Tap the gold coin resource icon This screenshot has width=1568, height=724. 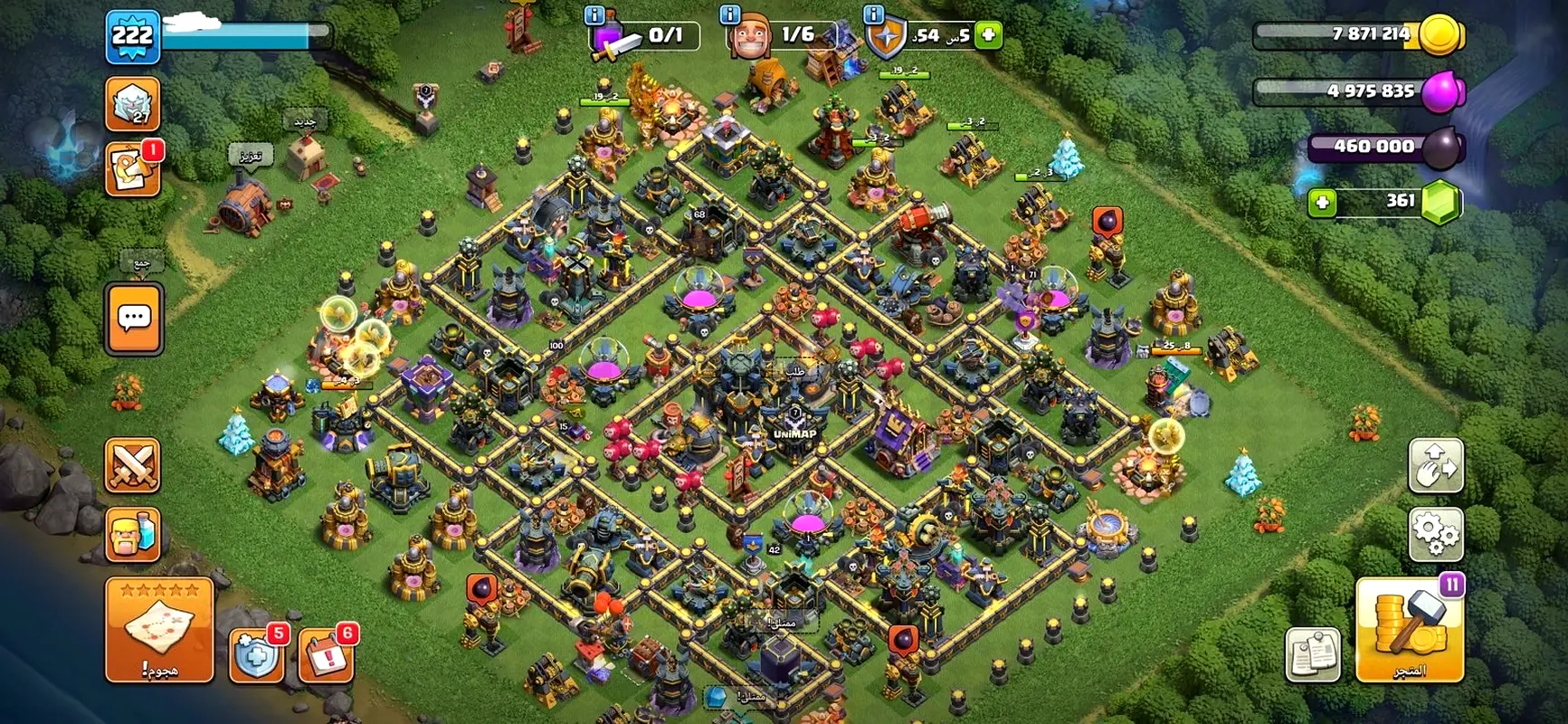click(1440, 36)
